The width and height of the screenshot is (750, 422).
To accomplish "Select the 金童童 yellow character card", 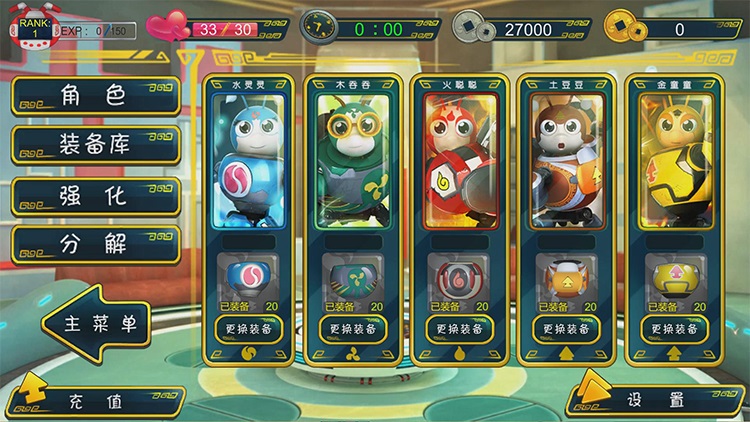I will point(668,162).
